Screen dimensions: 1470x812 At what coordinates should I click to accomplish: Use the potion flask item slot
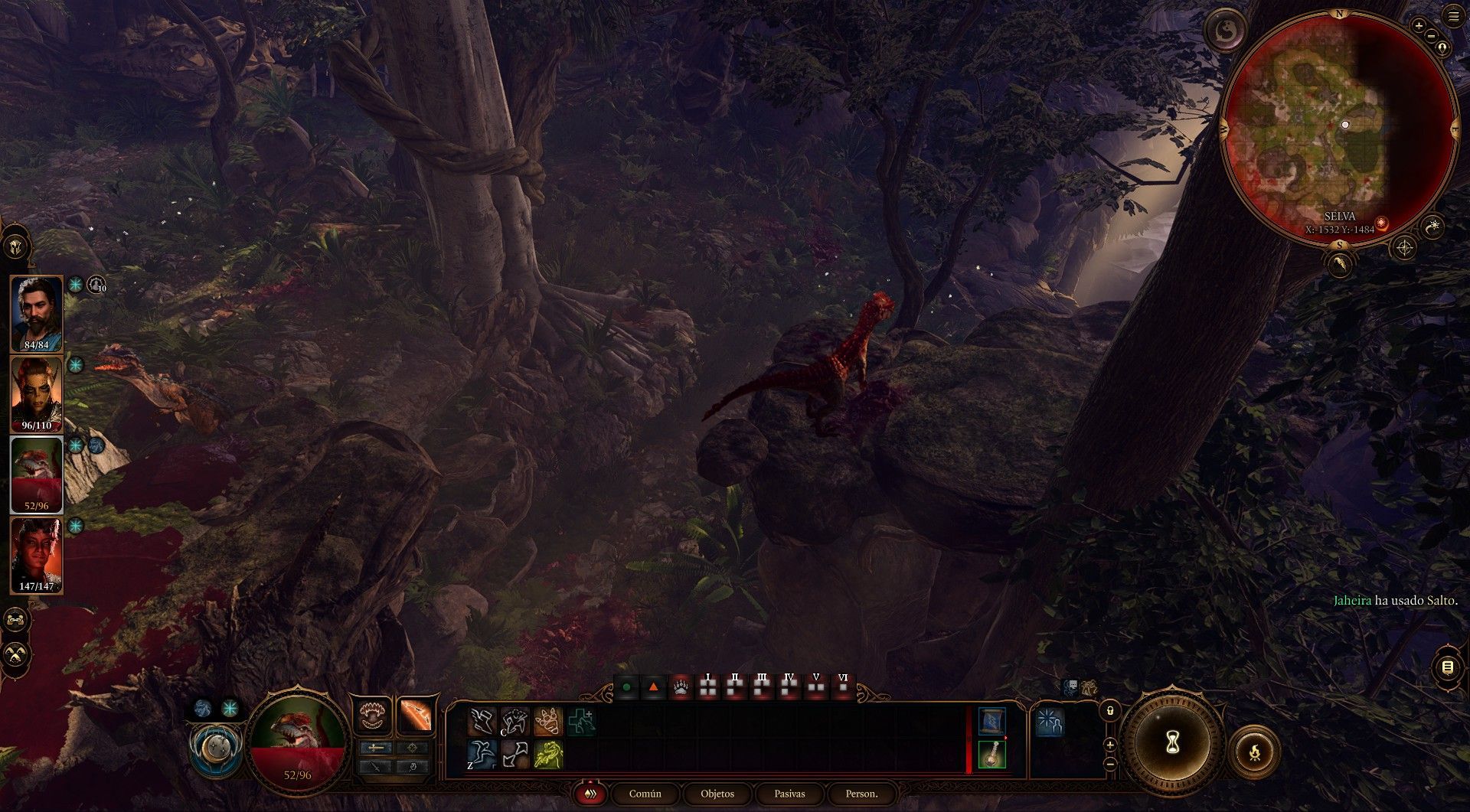(x=991, y=755)
